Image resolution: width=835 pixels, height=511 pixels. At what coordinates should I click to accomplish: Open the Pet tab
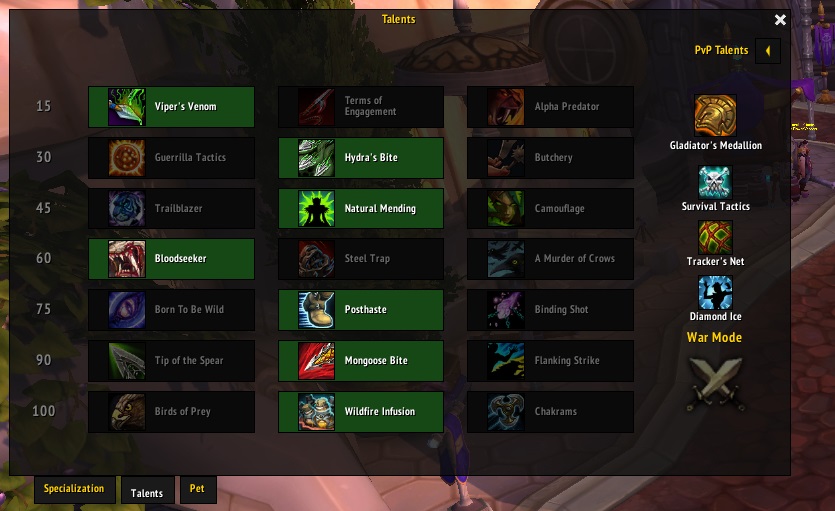tap(197, 489)
